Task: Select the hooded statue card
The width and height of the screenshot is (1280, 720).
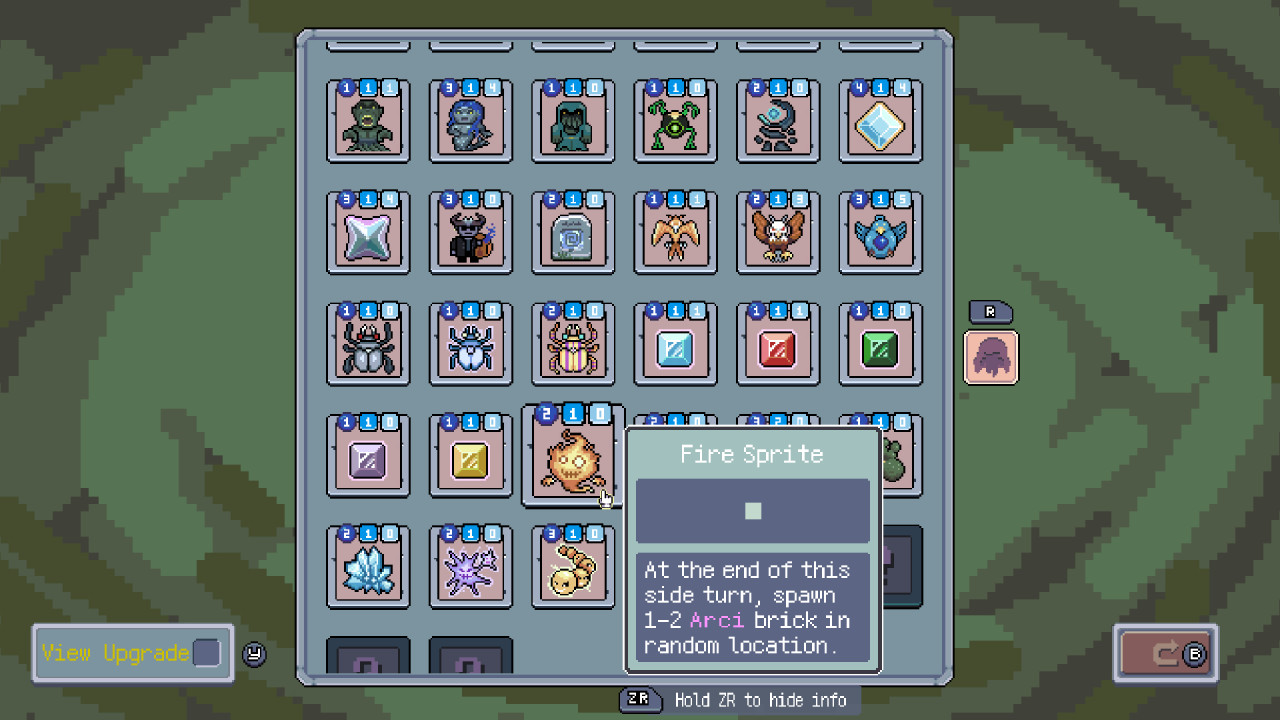Action: pos(572,122)
